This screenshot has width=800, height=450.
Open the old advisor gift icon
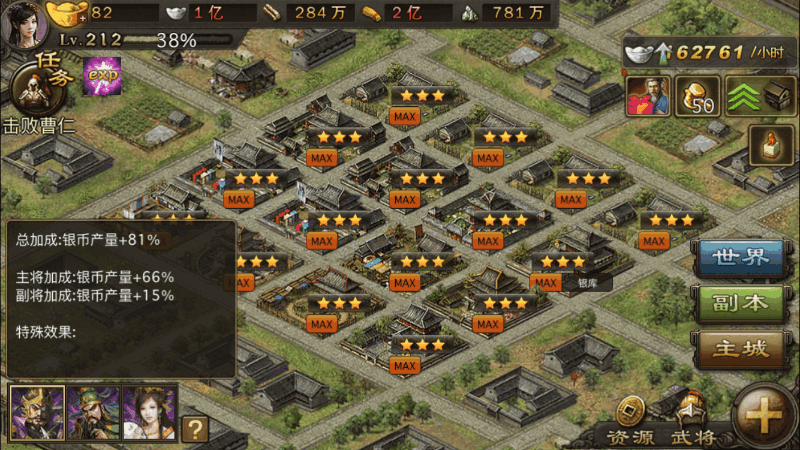647,96
